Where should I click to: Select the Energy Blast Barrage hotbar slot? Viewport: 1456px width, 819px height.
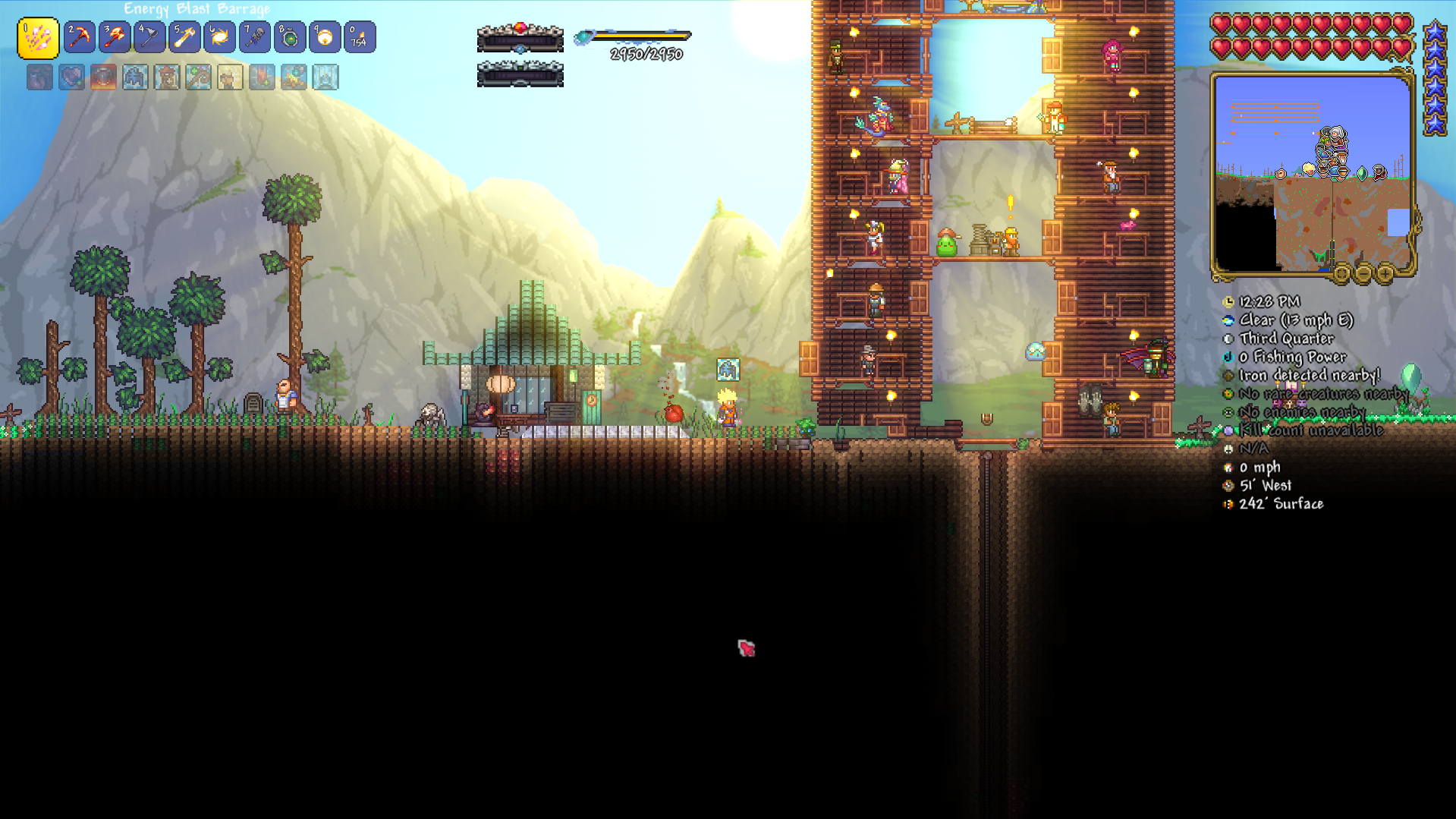click(x=38, y=38)
